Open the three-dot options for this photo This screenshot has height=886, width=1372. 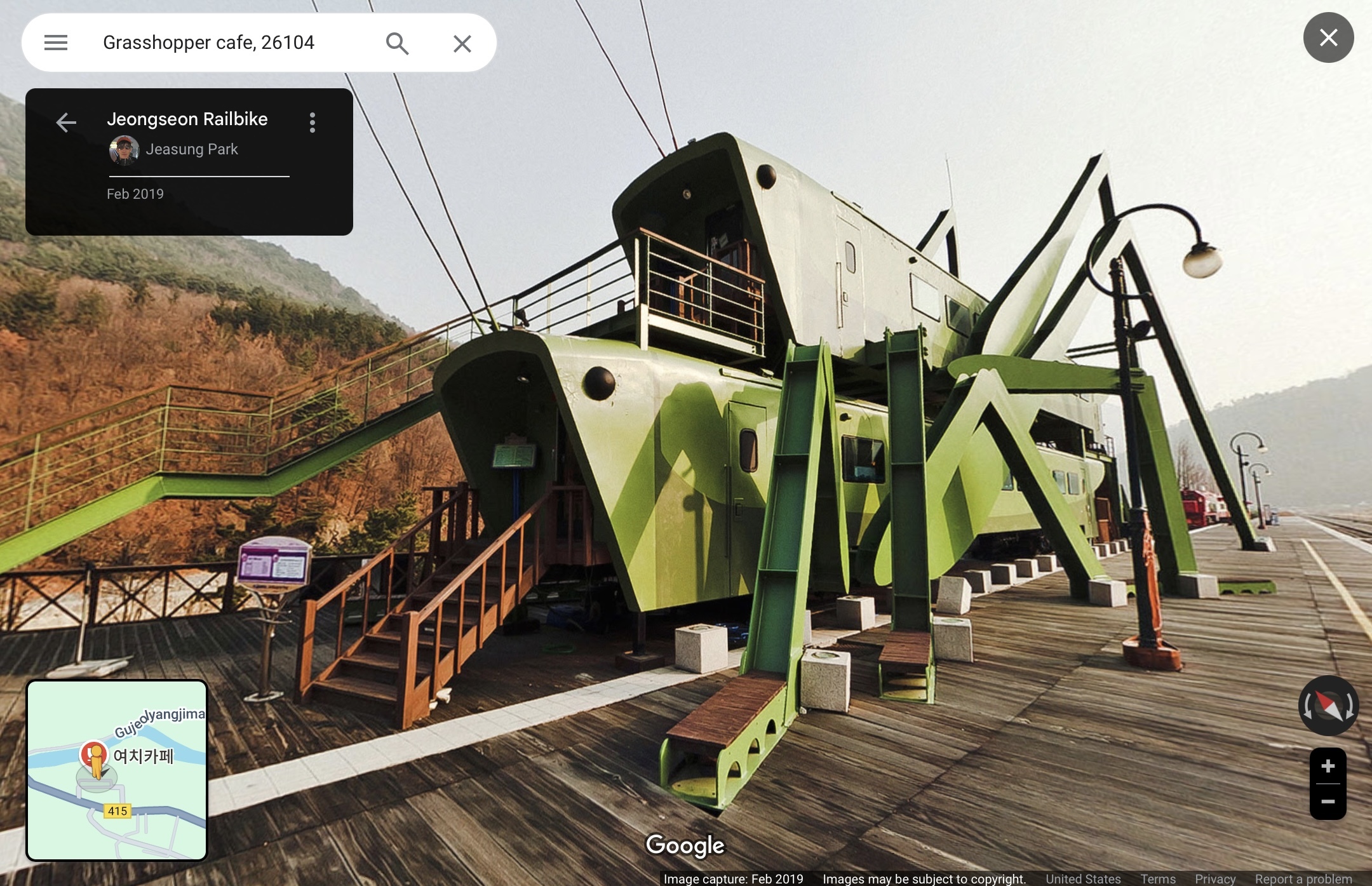[312, 123]
